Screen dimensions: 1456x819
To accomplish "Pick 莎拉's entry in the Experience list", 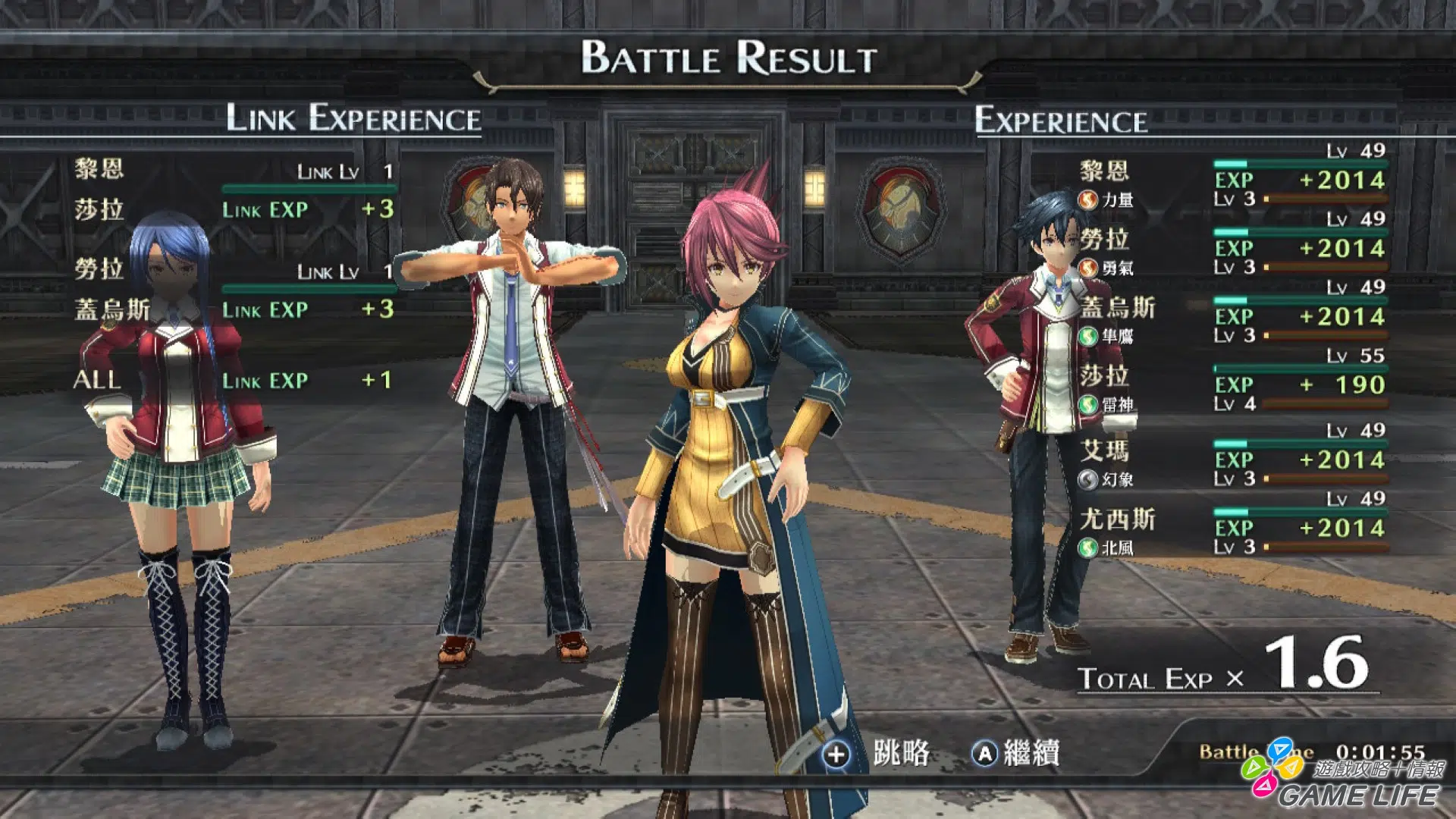I will click(1104, 376).
